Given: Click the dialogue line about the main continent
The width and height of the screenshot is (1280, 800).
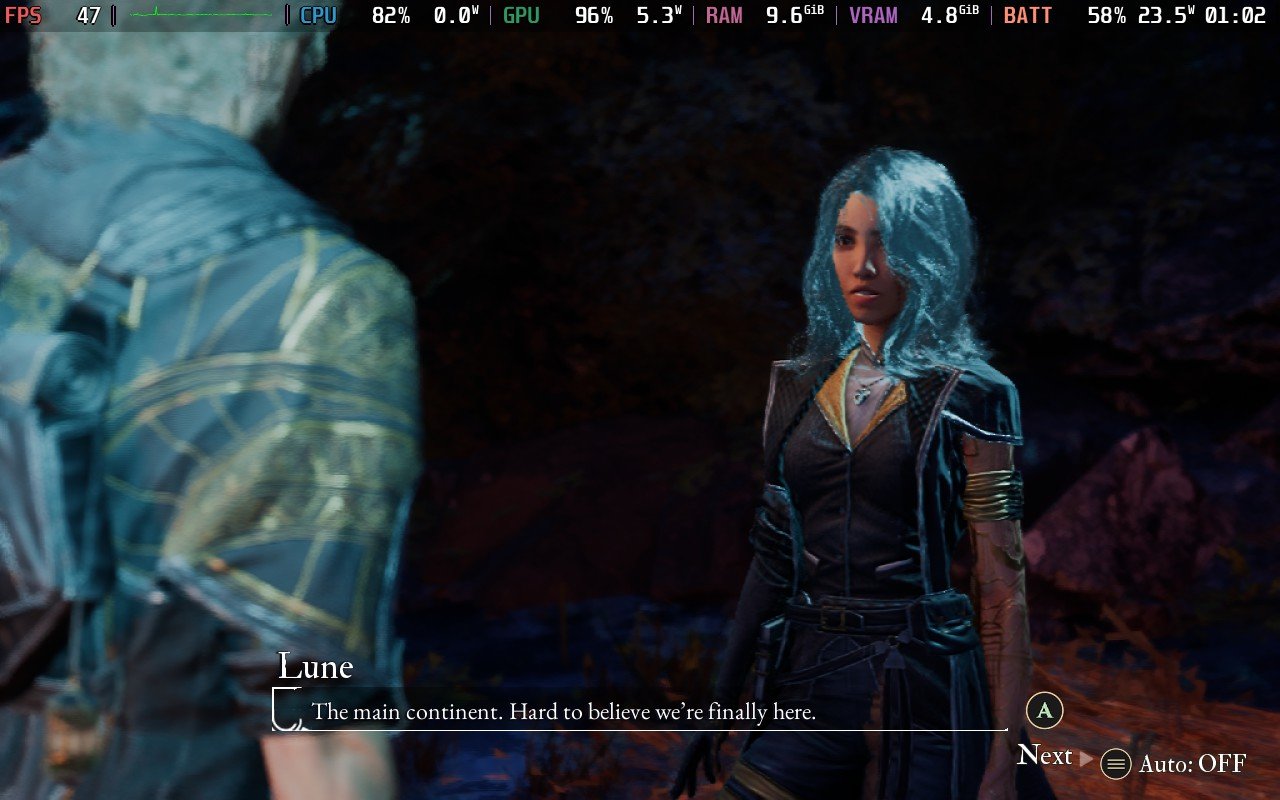Looking at the screenshot, I should tap(563, 712).
